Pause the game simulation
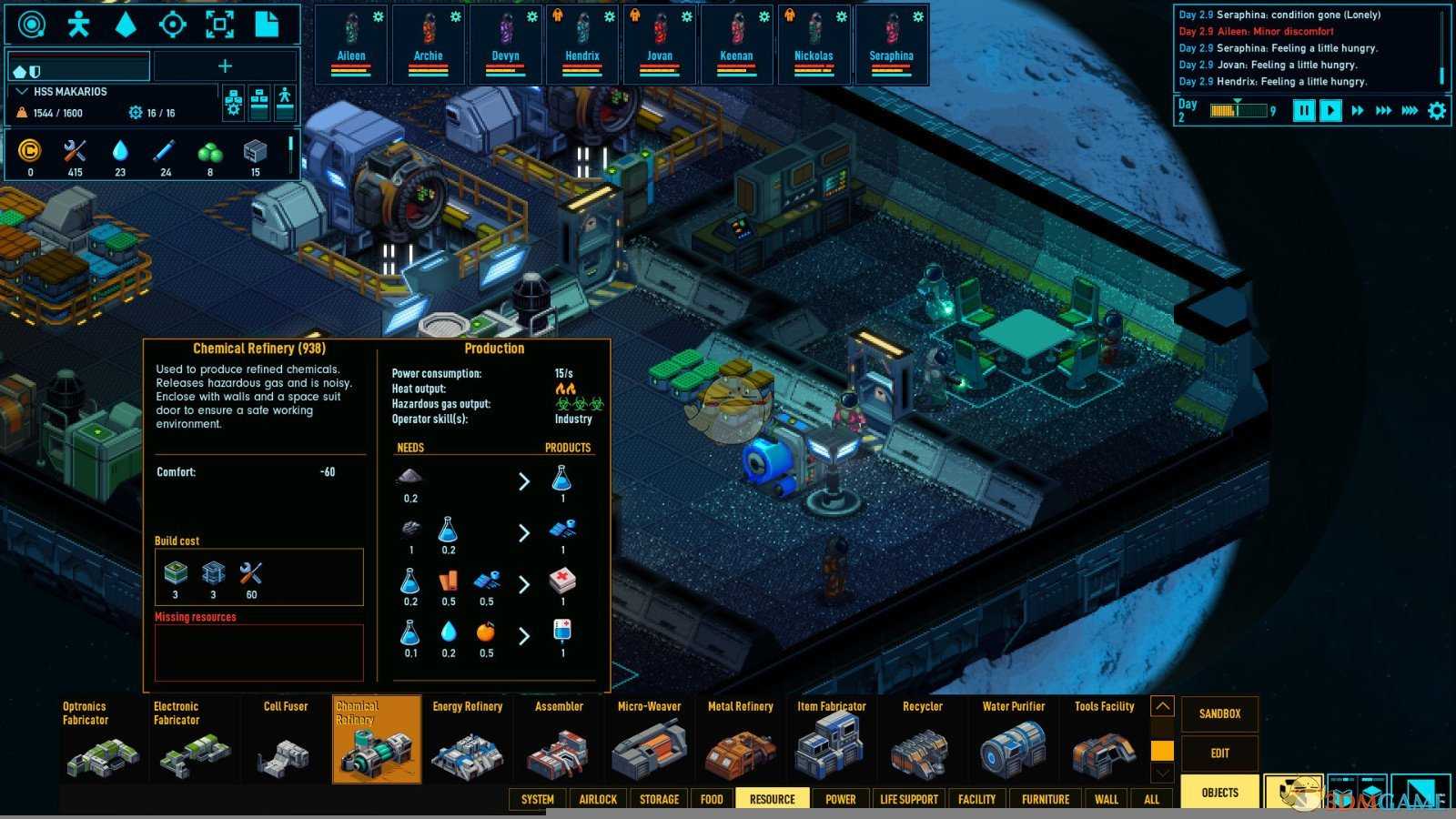Image resolution: width=1456 pixels, height=819 pixels. click(1304, 111)
